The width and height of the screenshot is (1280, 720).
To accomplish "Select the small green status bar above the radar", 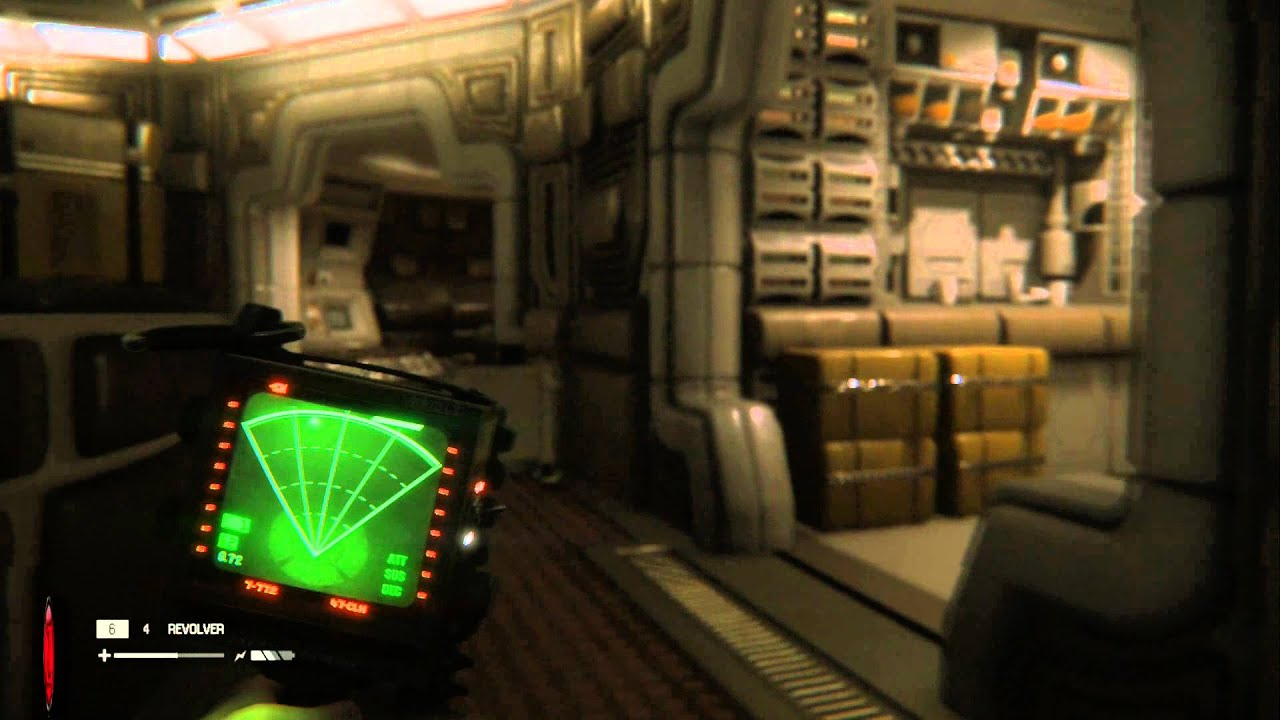I will (x=236, y=521).
